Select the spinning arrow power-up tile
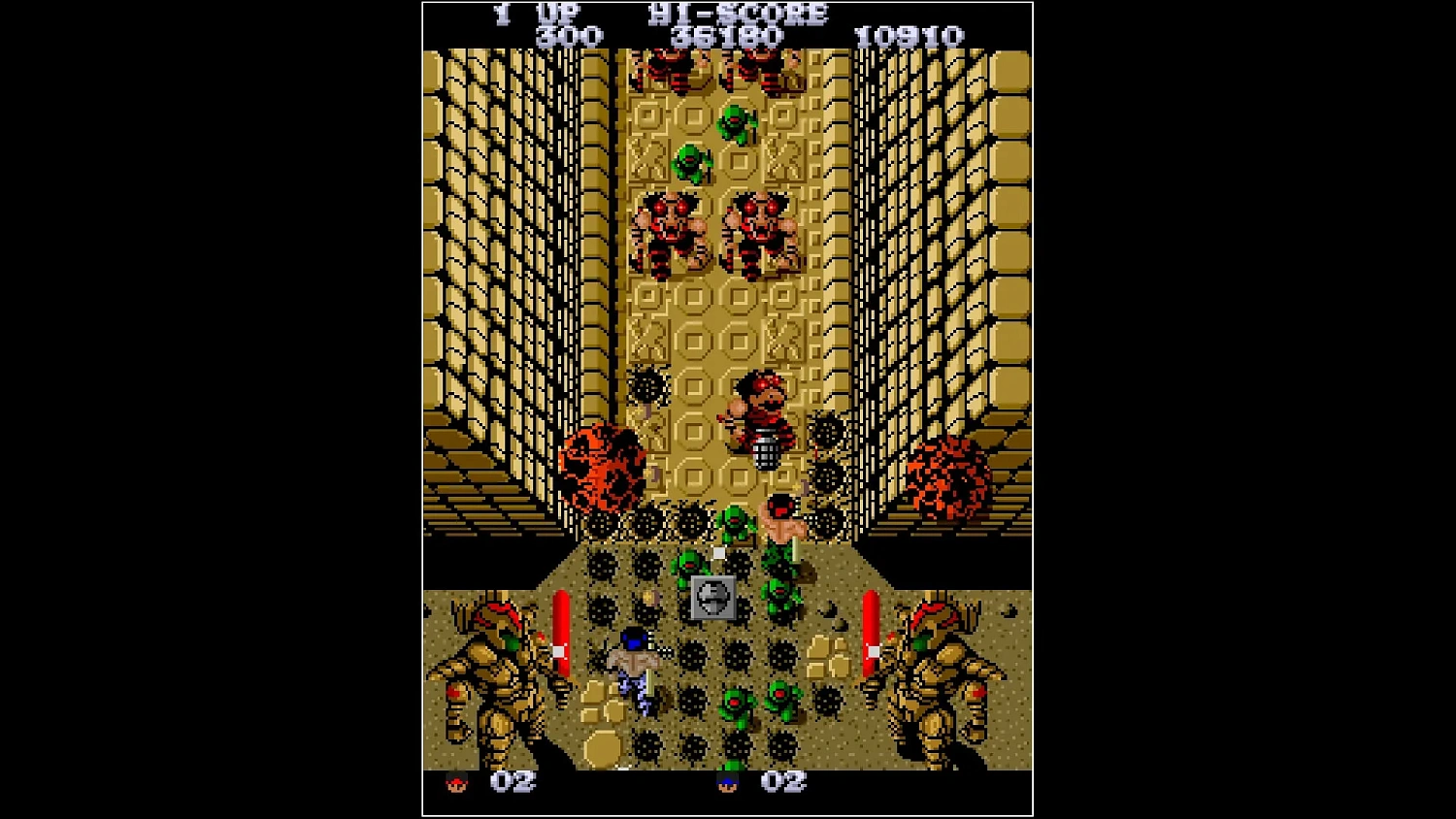1456x819 pixels. [713, 597]
